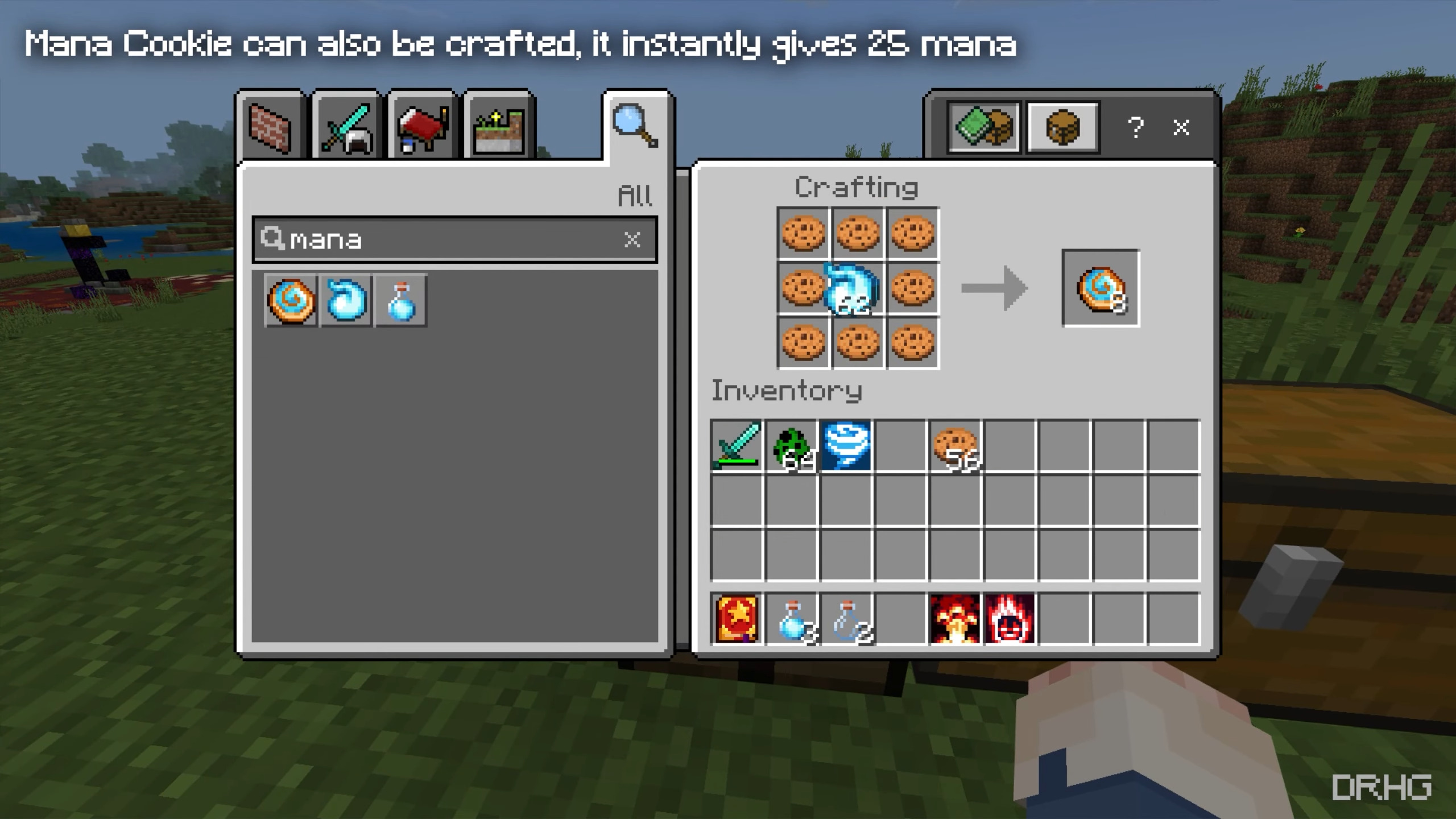Toggle the recipe book layout button
The image size is (1456, 819).
984,127
